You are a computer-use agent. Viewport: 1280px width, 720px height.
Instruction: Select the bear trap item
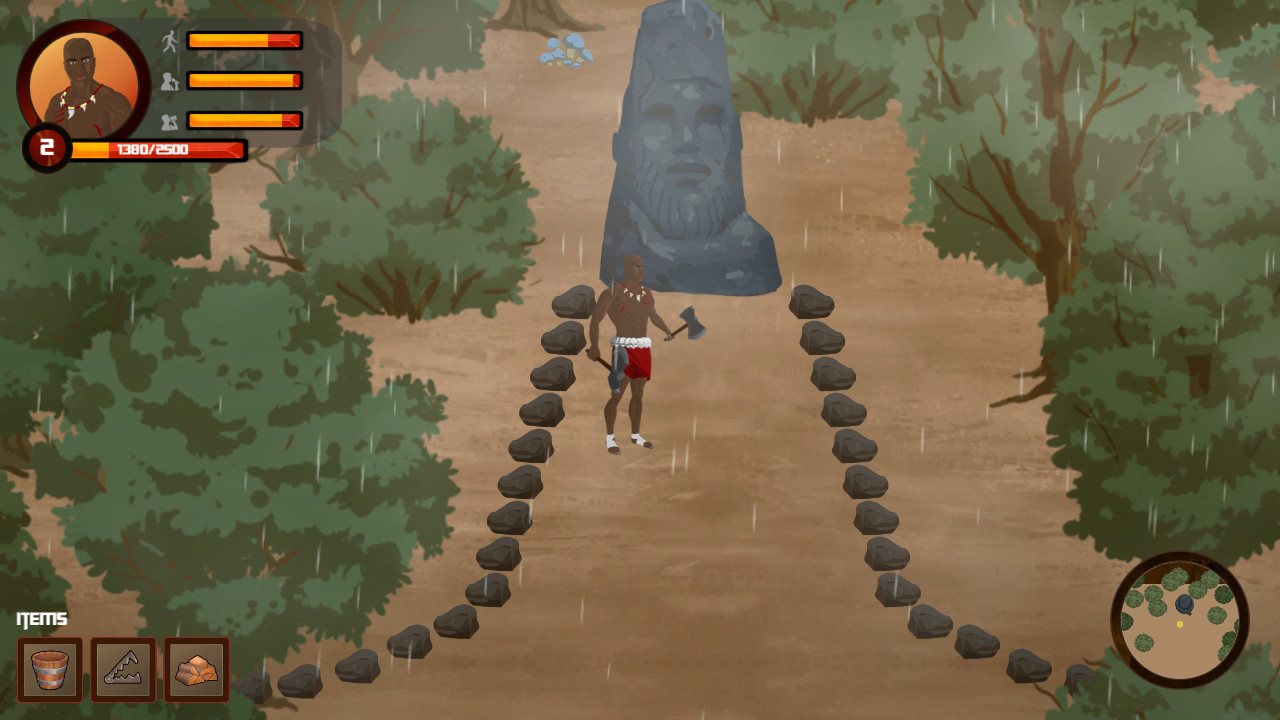[x=124, y=670]
